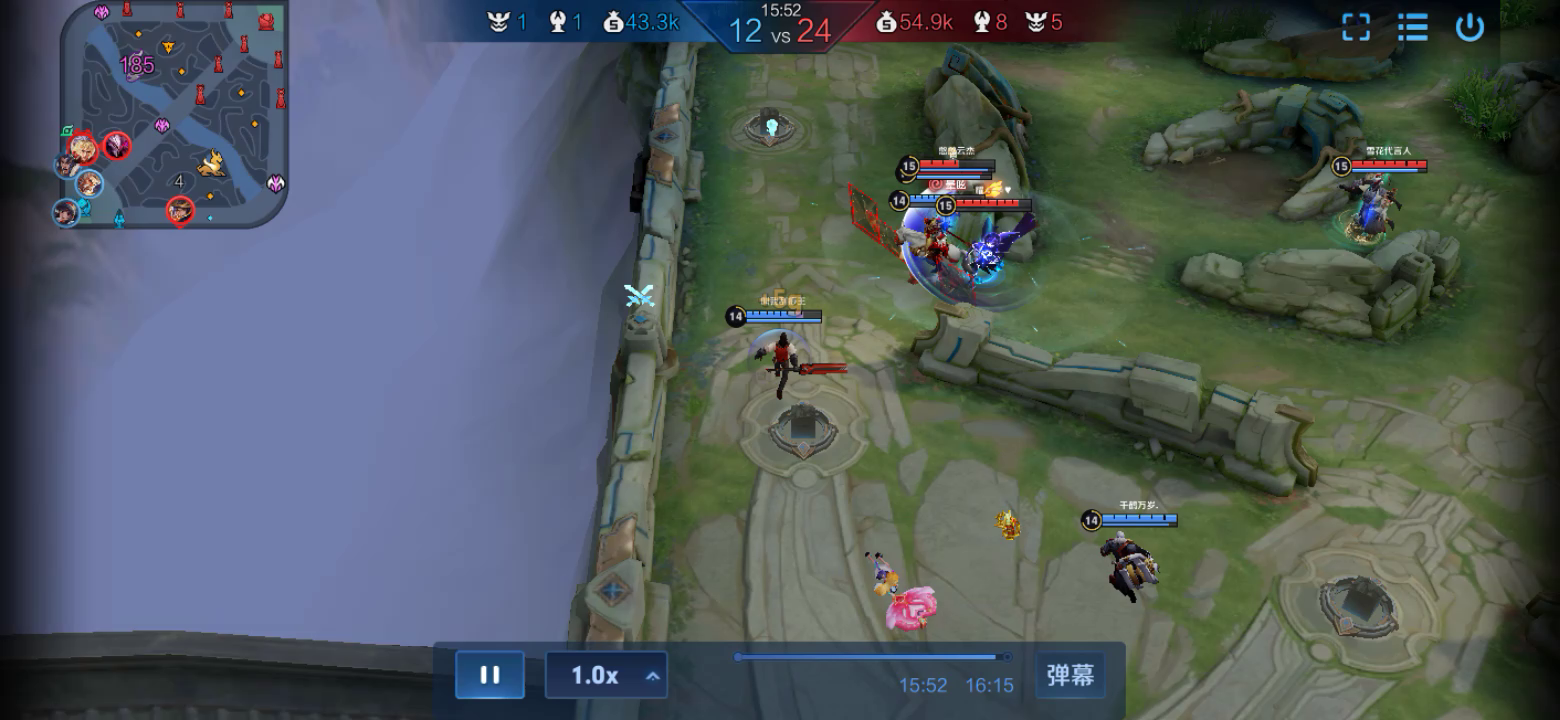Exit replay with the power icon
The width and height of the screenshot is (1560, 720).
(x=1469, y=27)
